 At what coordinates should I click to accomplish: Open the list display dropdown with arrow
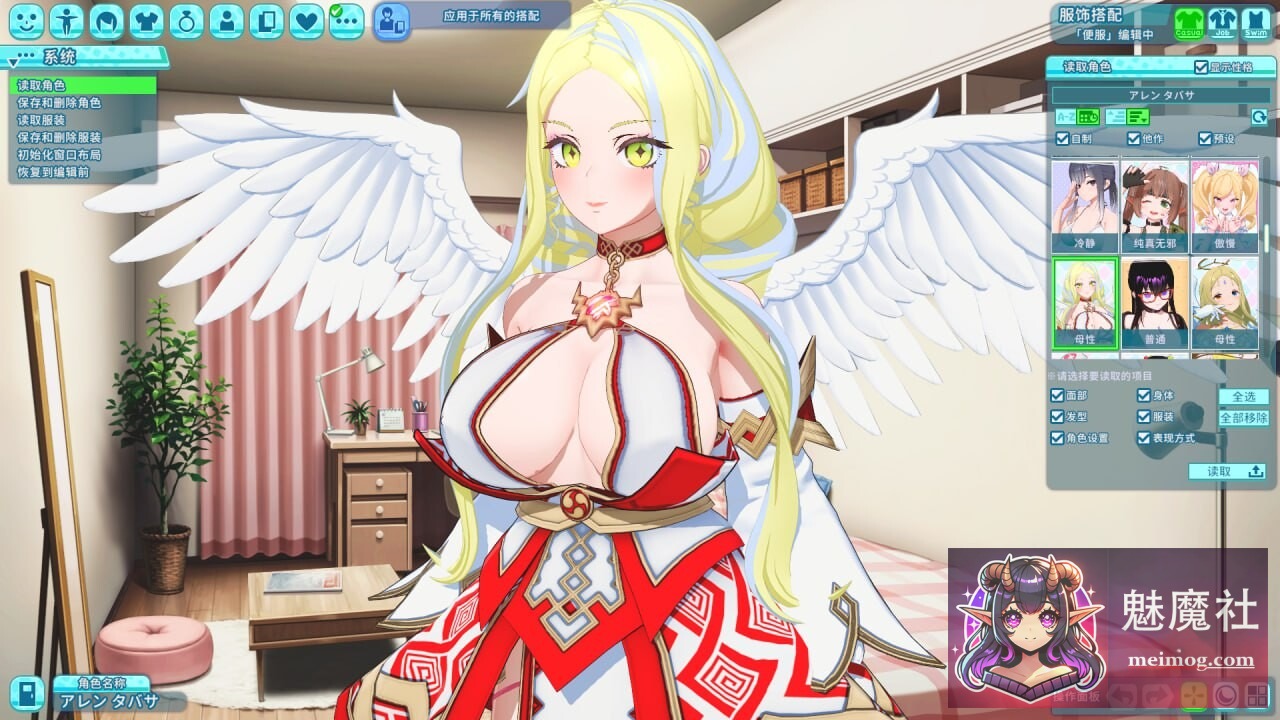pyautogui.click(x=1138, y=116)
